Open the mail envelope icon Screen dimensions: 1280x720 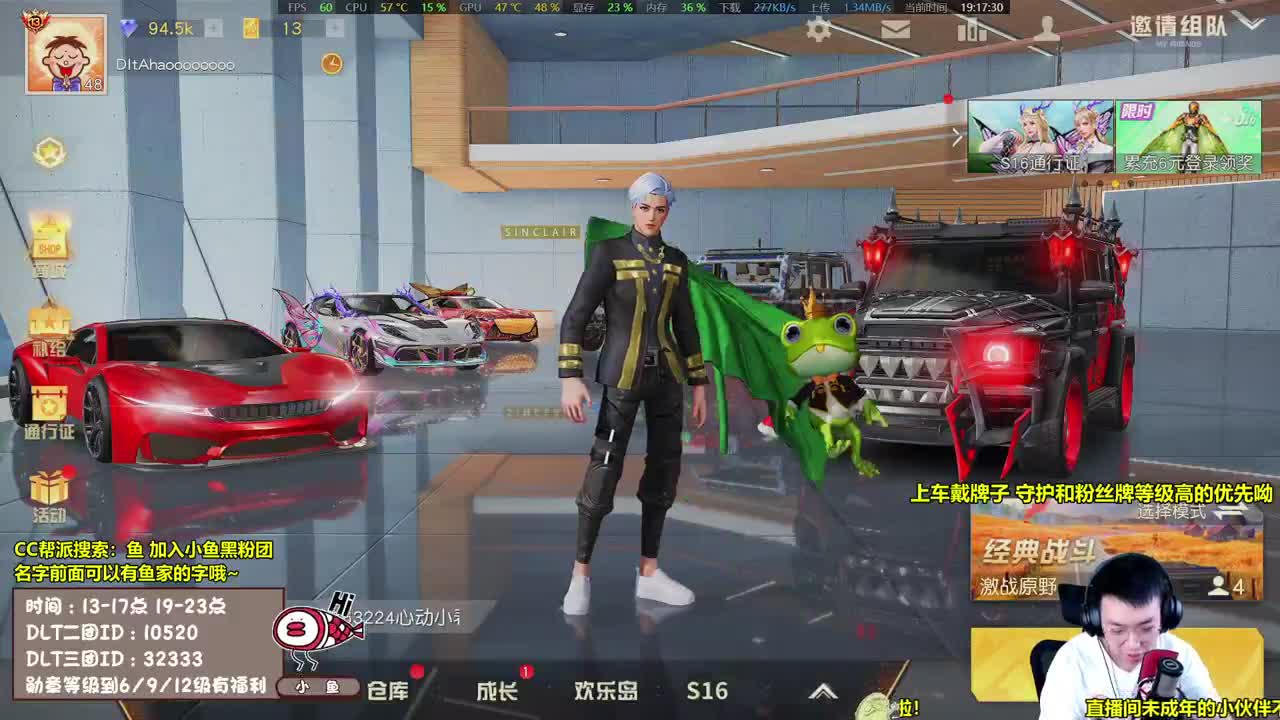[x=895, y=31]
